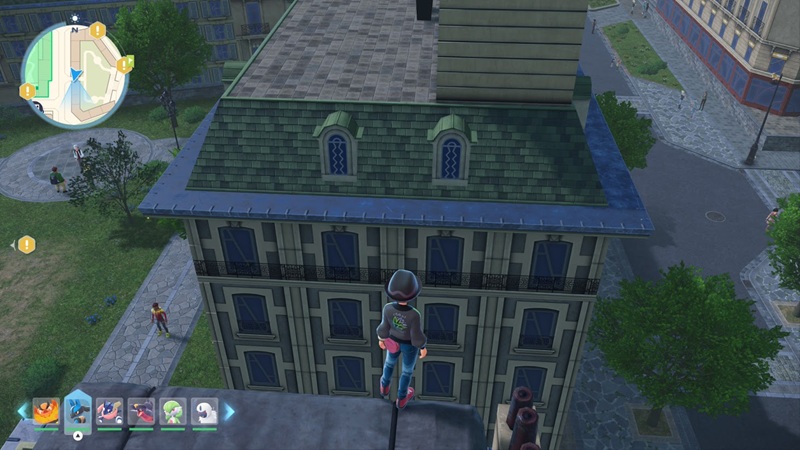The image size is (800, 450).
Task: Click the party bar's right arrow
Action: [229, 411]
